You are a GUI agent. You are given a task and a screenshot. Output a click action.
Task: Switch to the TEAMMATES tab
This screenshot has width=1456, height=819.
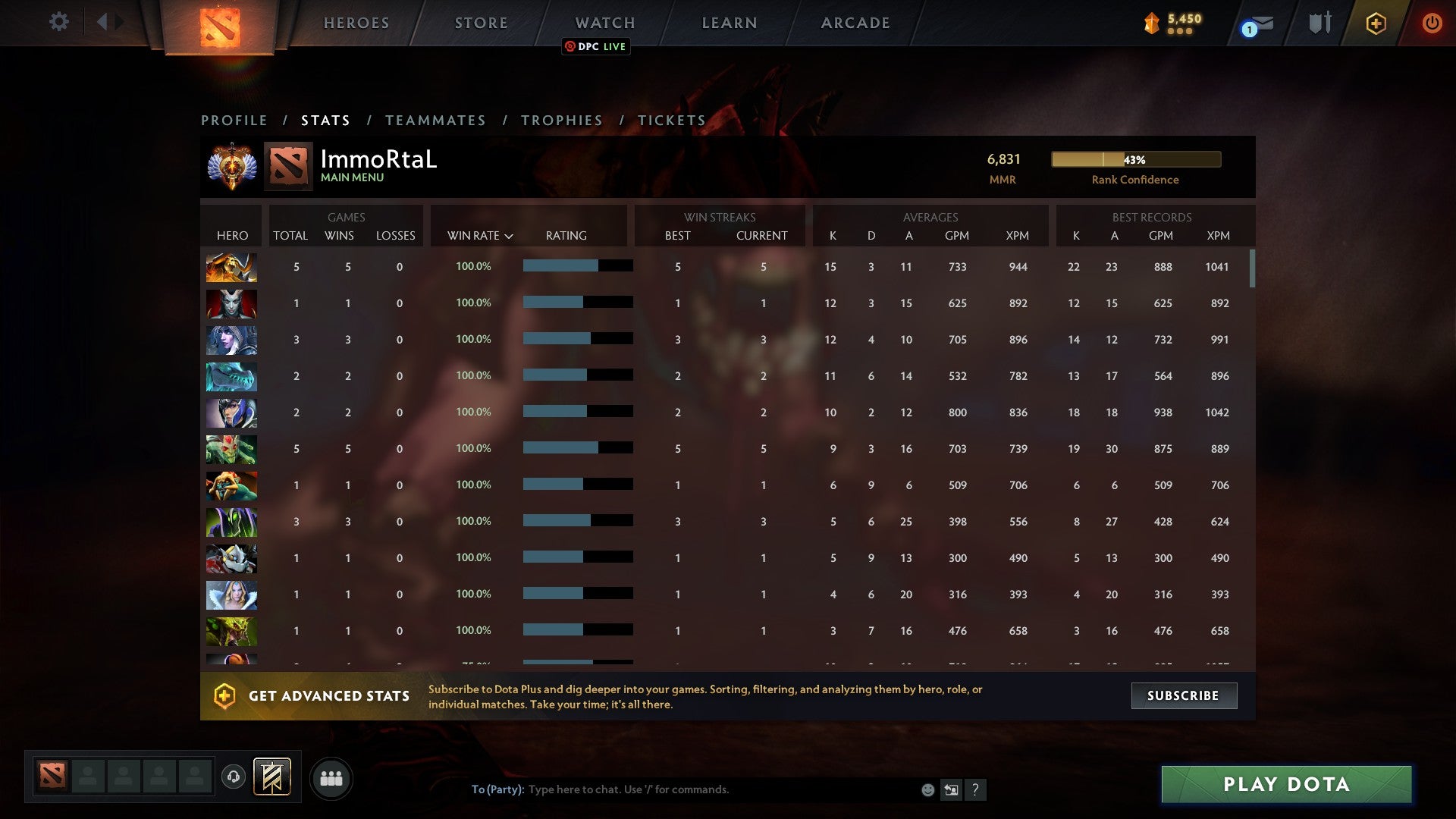pos(436,120)
